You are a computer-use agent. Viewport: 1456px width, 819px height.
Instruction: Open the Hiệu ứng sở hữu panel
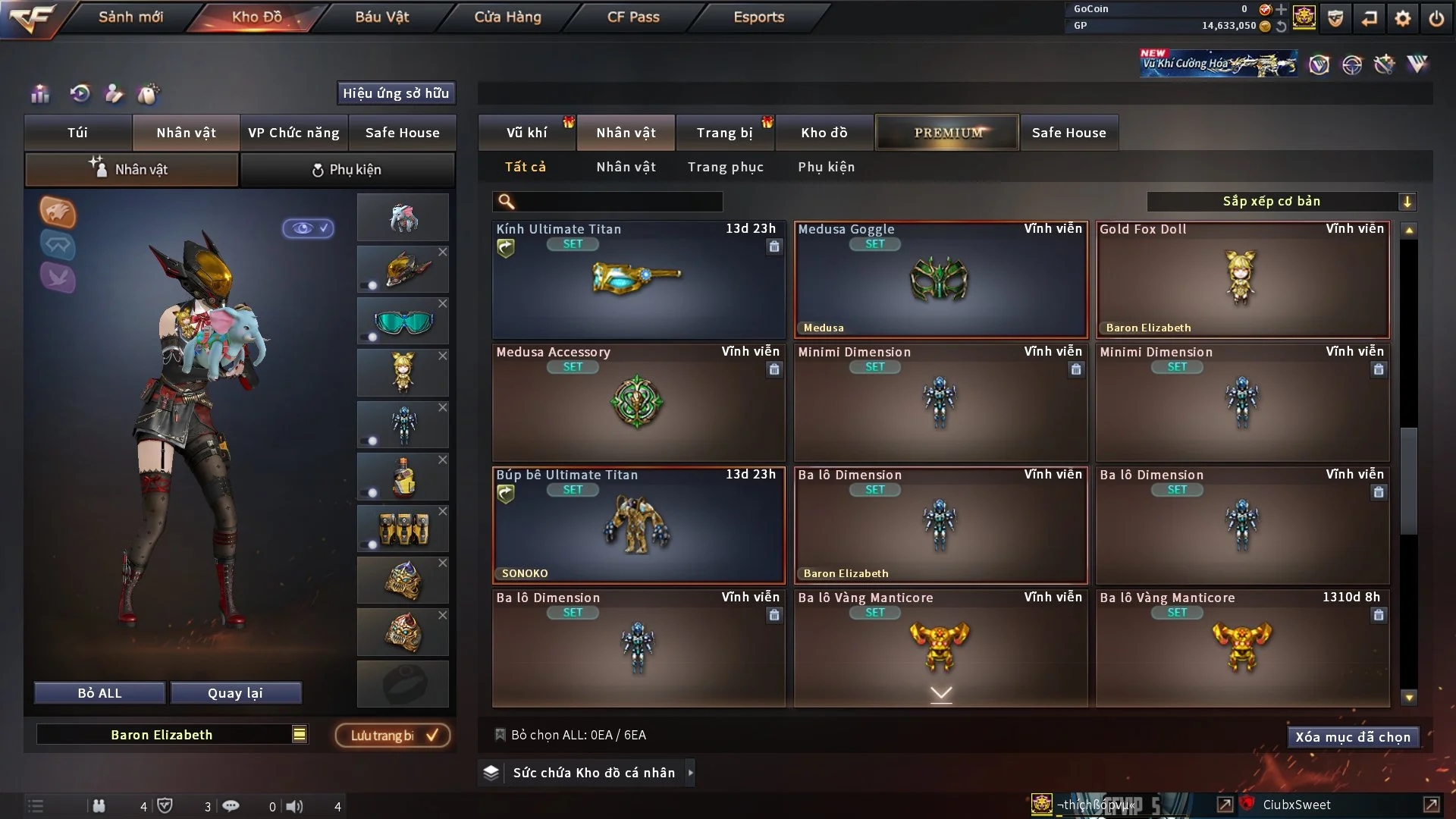[396, 93]
